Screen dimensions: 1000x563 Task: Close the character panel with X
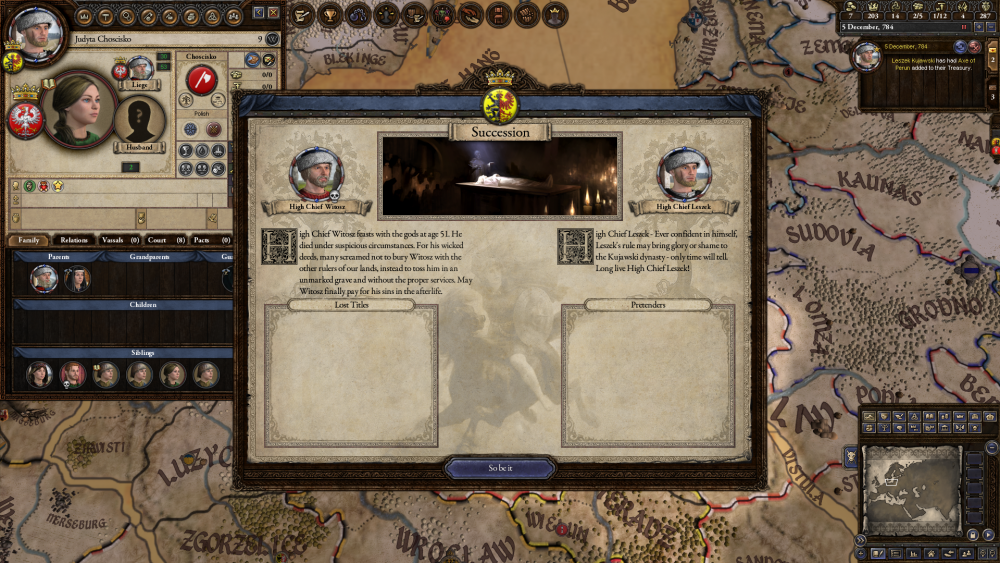pos(273,13)
